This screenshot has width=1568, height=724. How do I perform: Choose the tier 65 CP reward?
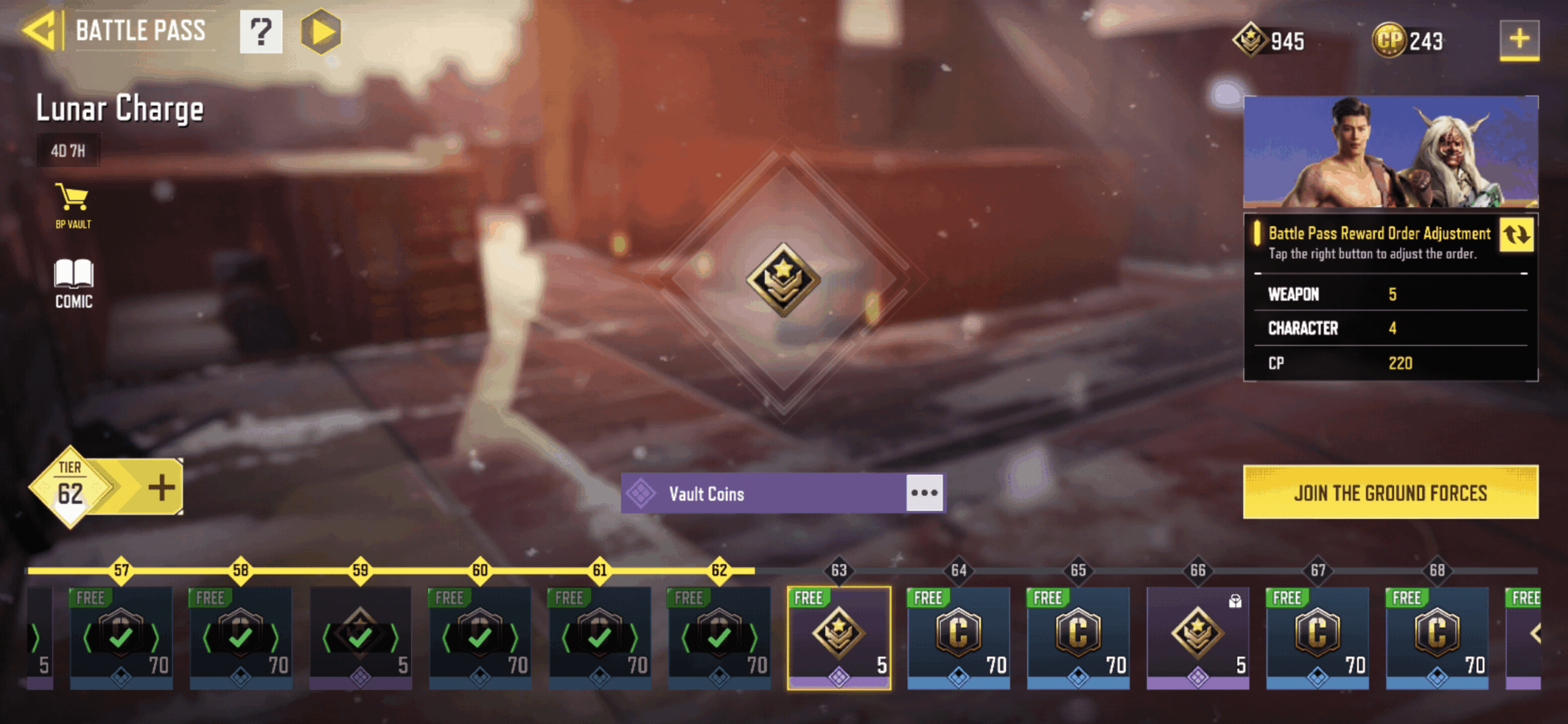coord(1078,637)
